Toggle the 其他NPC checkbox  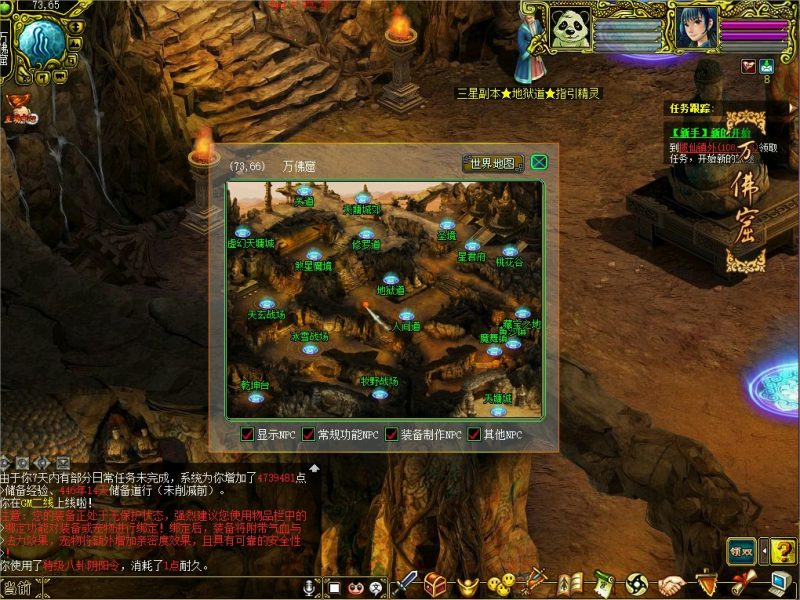pos(475,435)
